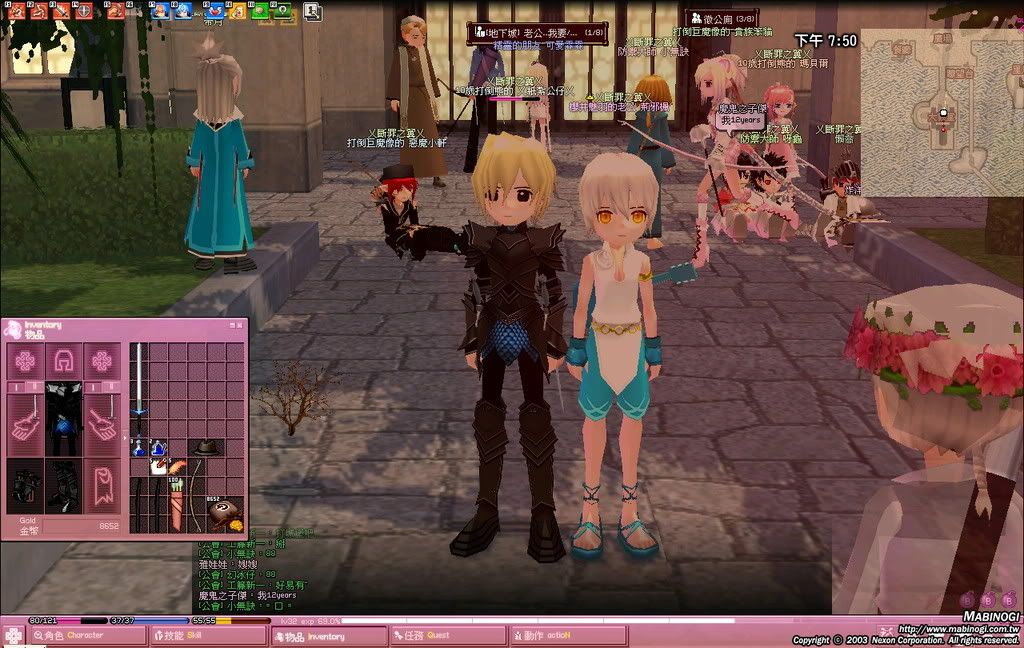
Task: Click the minimap
Action: click(940, 112)
